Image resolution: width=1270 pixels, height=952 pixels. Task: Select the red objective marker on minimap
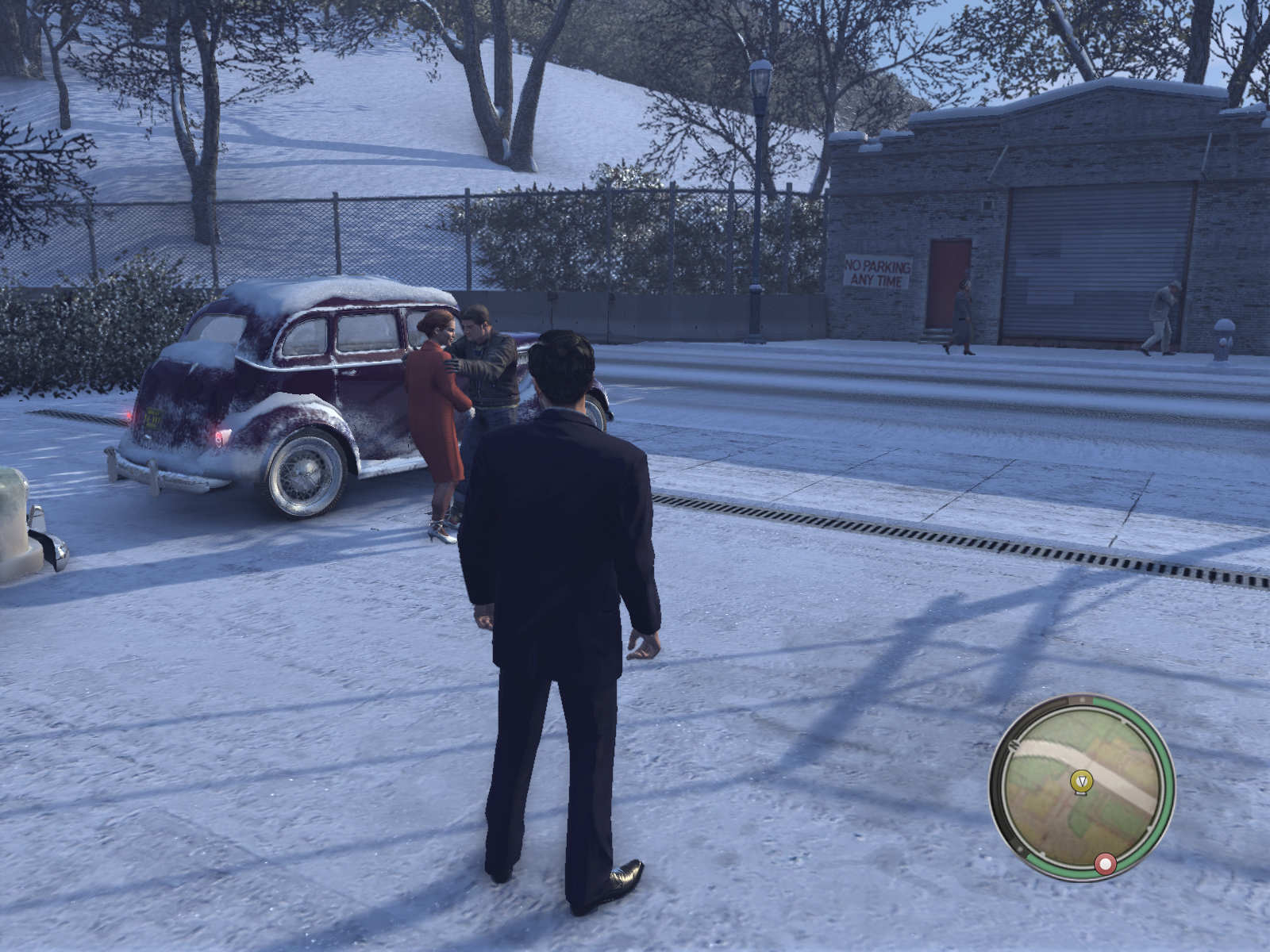click(x=1104, y=864)
